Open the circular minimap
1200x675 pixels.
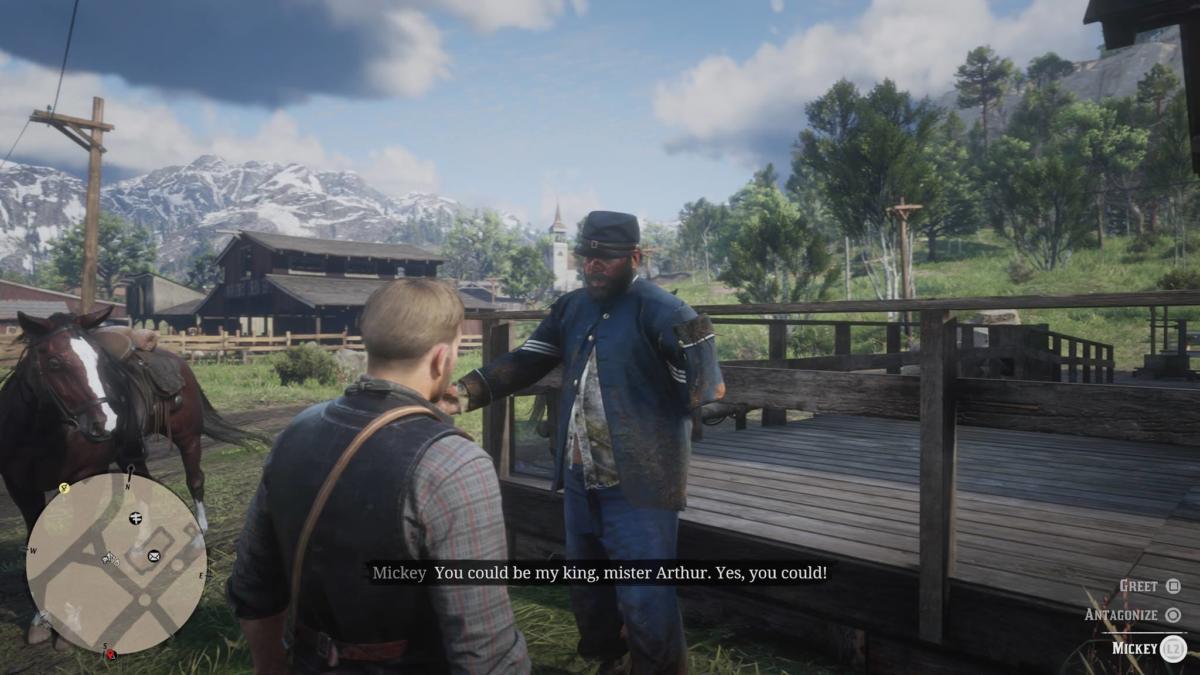pos(115,563)
